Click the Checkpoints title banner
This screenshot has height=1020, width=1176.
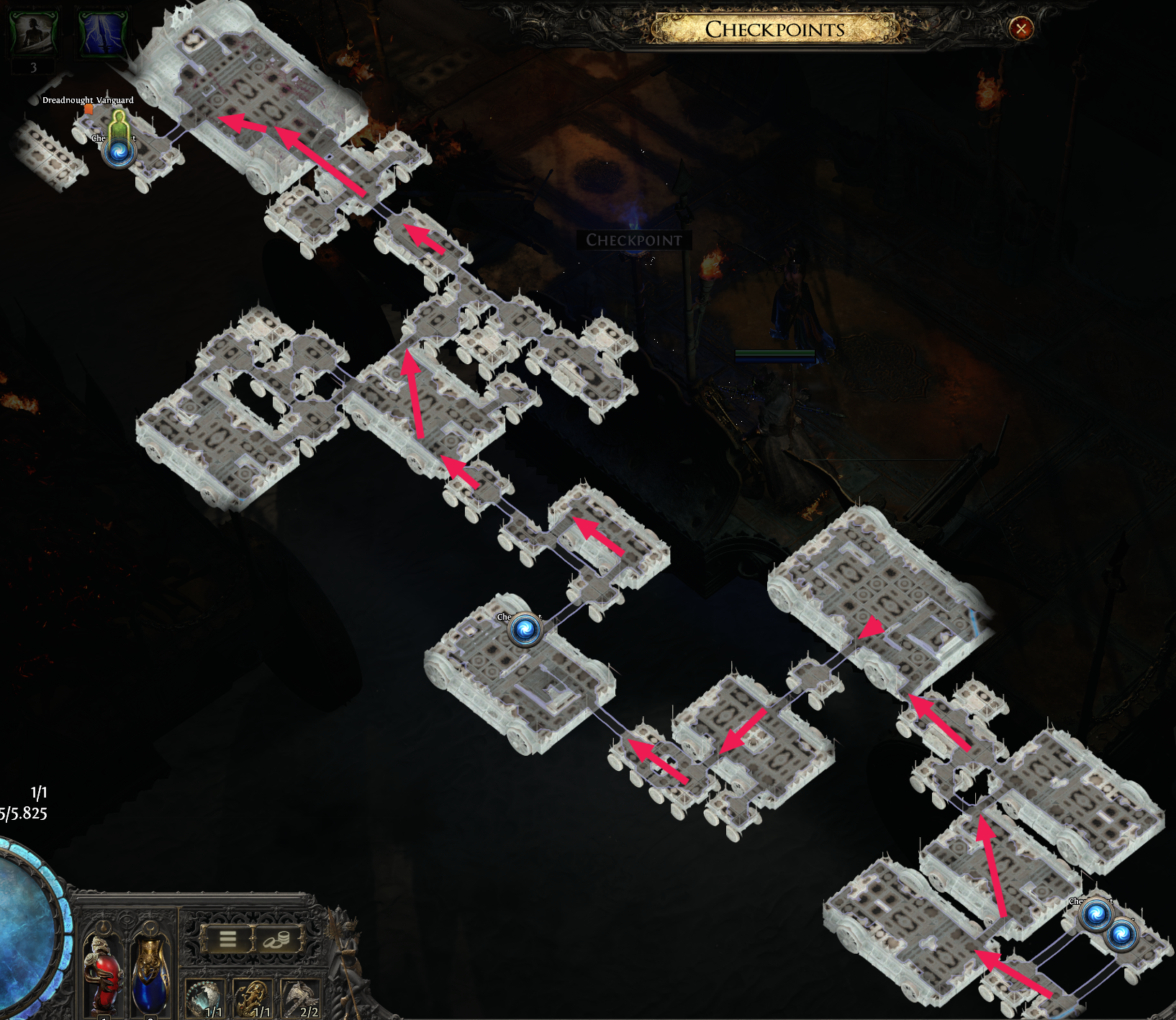coord(774,30)
